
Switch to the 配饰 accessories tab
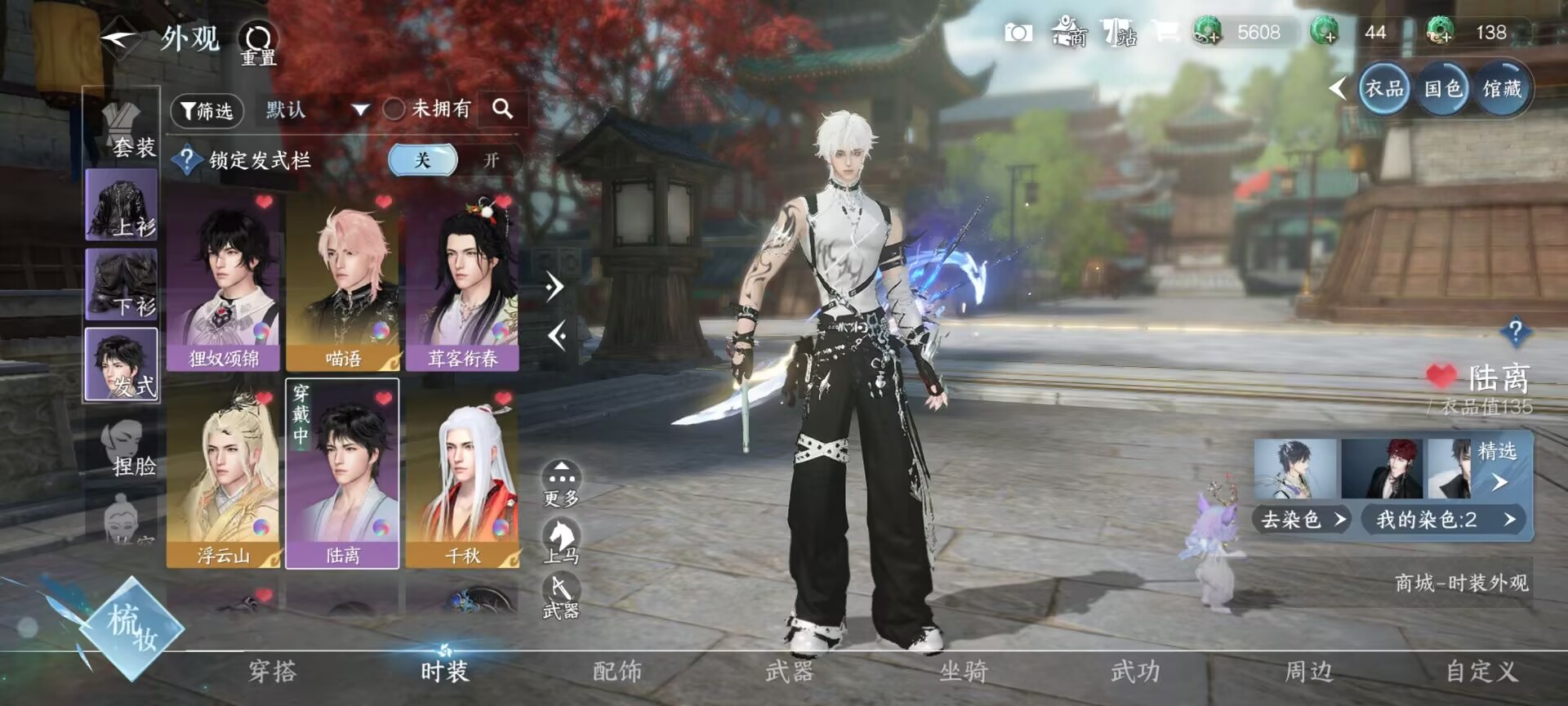click(x=617, y=672)
